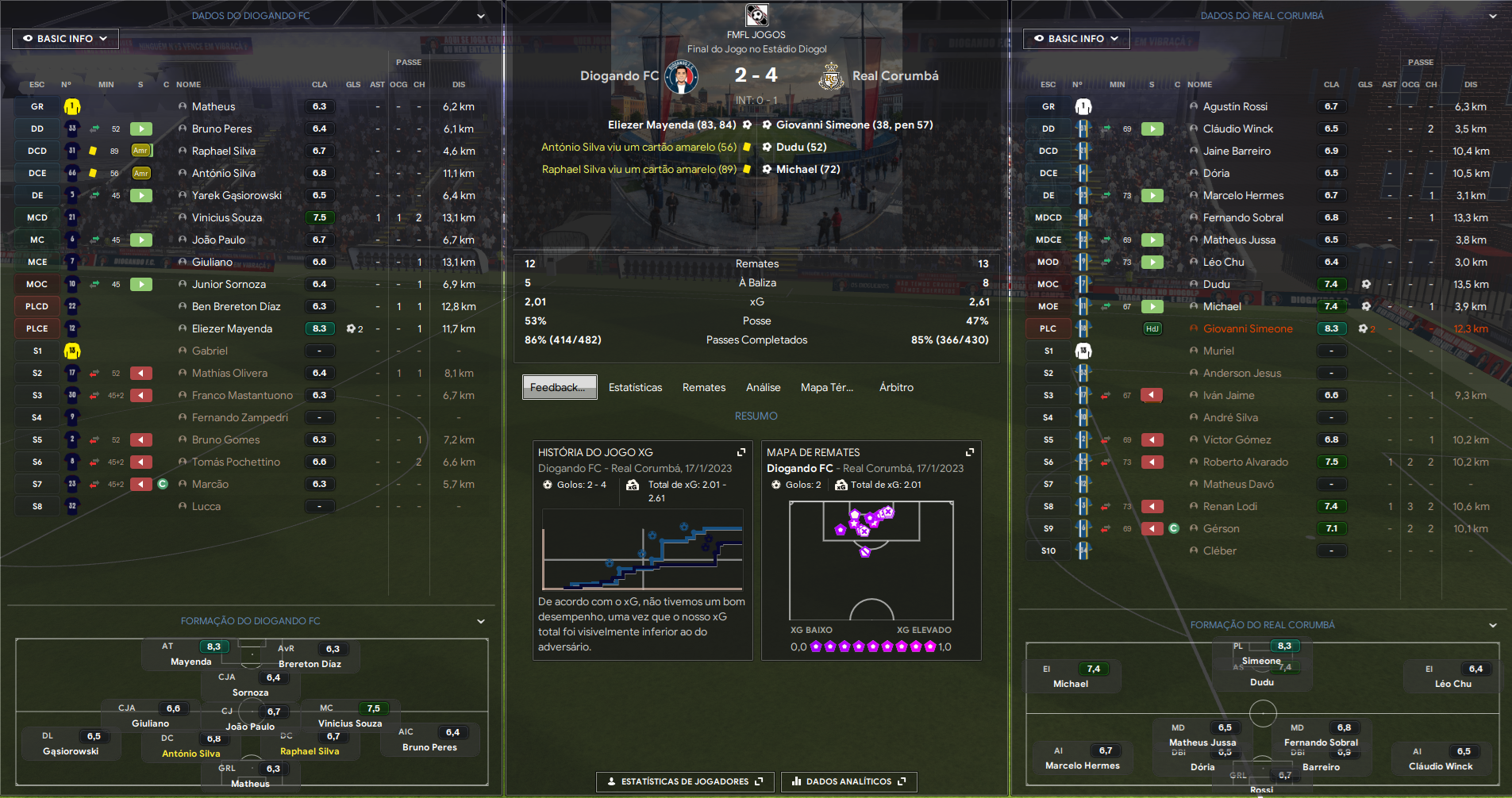Open the Mapa Tér... tab

826,387
